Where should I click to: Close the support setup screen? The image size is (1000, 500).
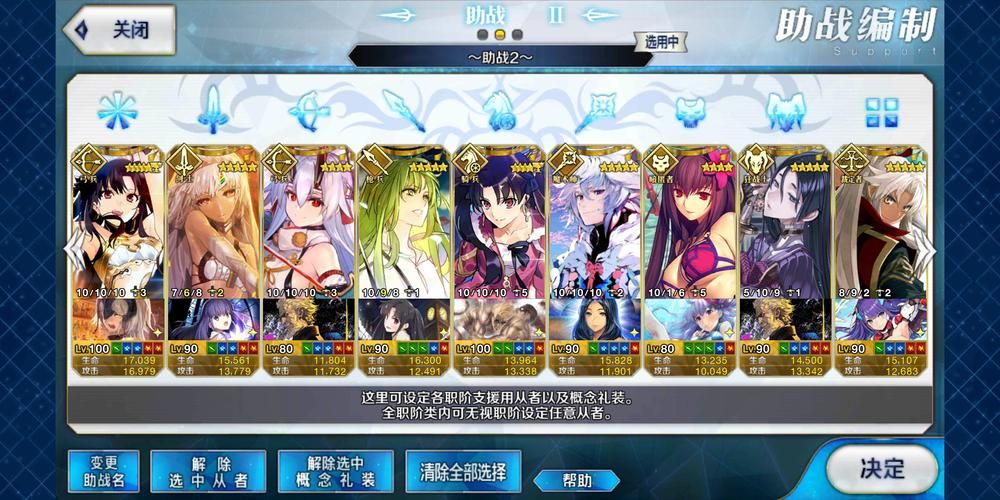point(118,30)
